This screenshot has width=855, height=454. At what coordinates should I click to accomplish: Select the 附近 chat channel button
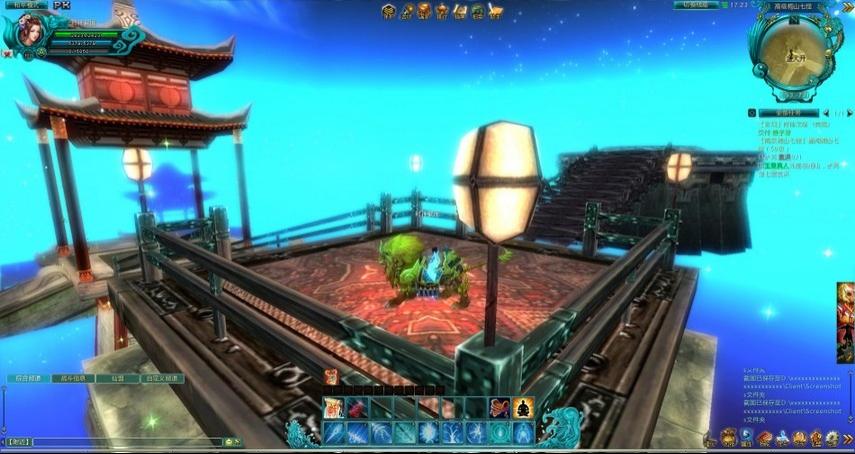click(18, 441)
